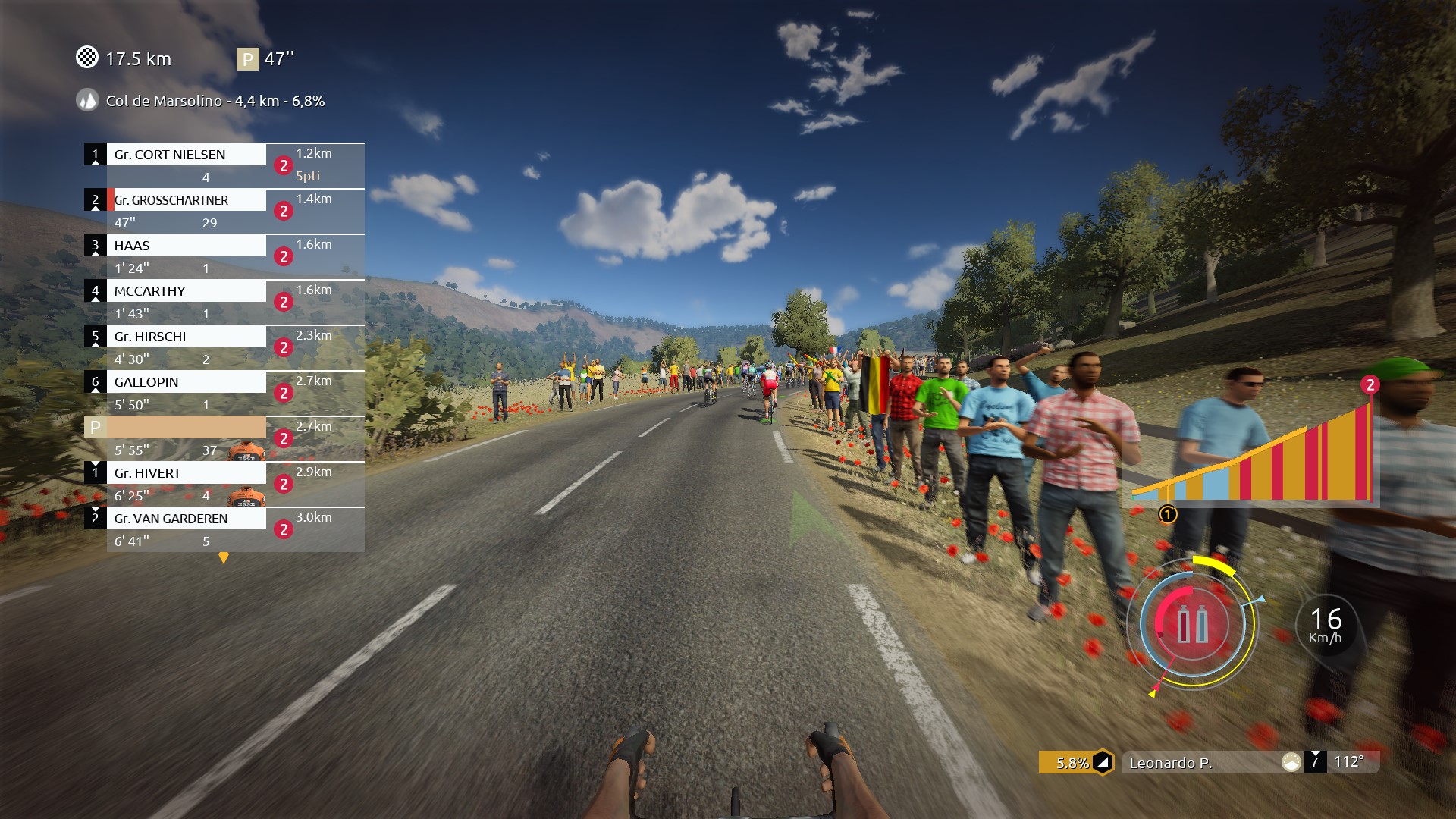The width and height of the screenshot is (1456, 819).
Task: Select the Leonardo P. rider panel
Action: [1206, 763]
